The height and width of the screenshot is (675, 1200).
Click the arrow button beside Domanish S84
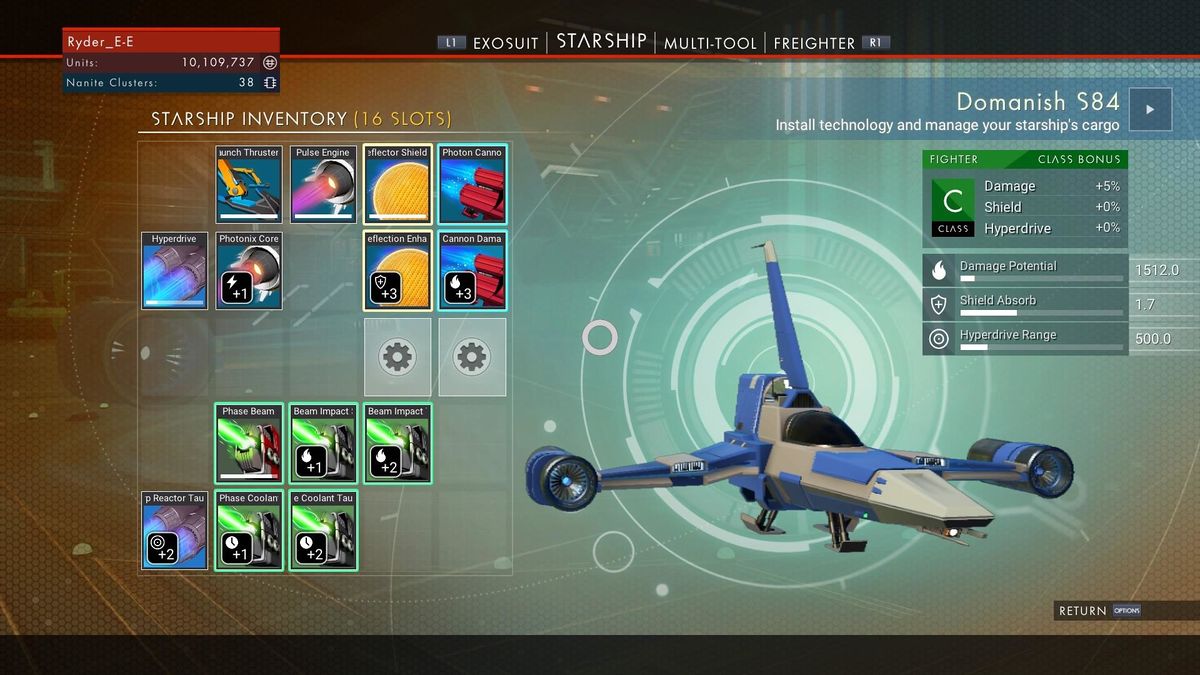pos(1150,110)
